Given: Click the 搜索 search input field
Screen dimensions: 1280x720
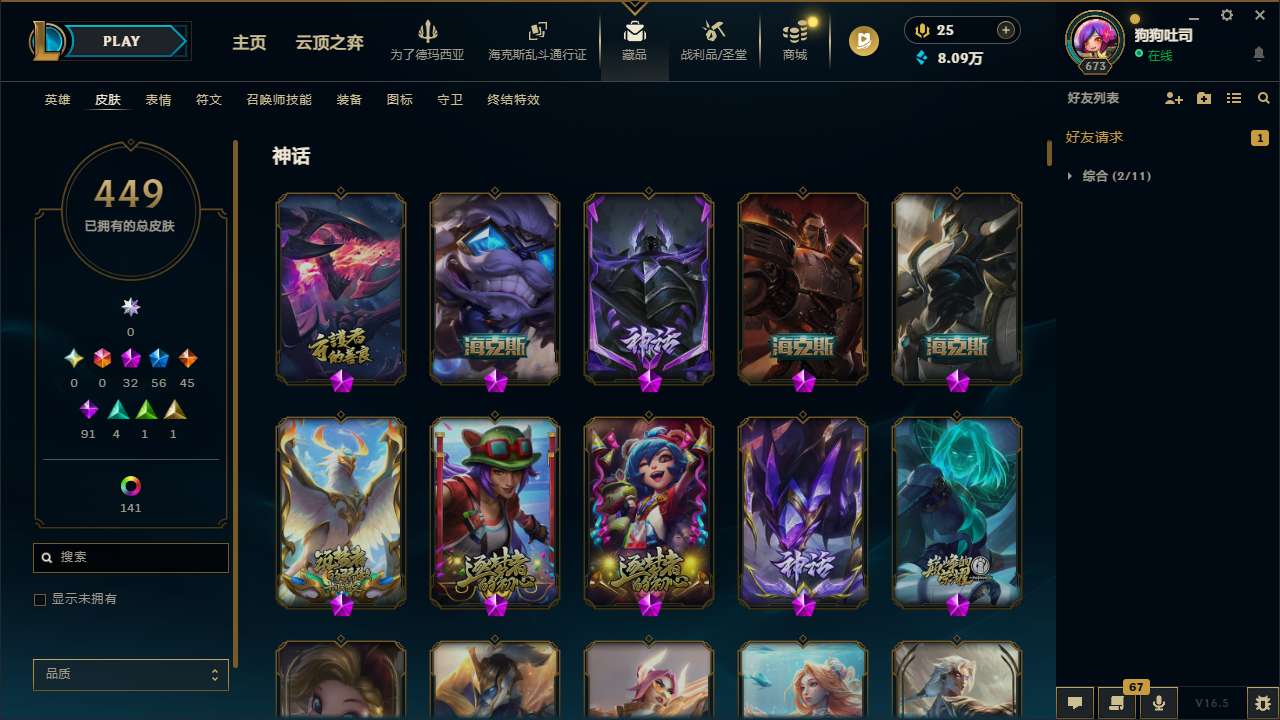Looking at the screenshot, I should point(130,557).
